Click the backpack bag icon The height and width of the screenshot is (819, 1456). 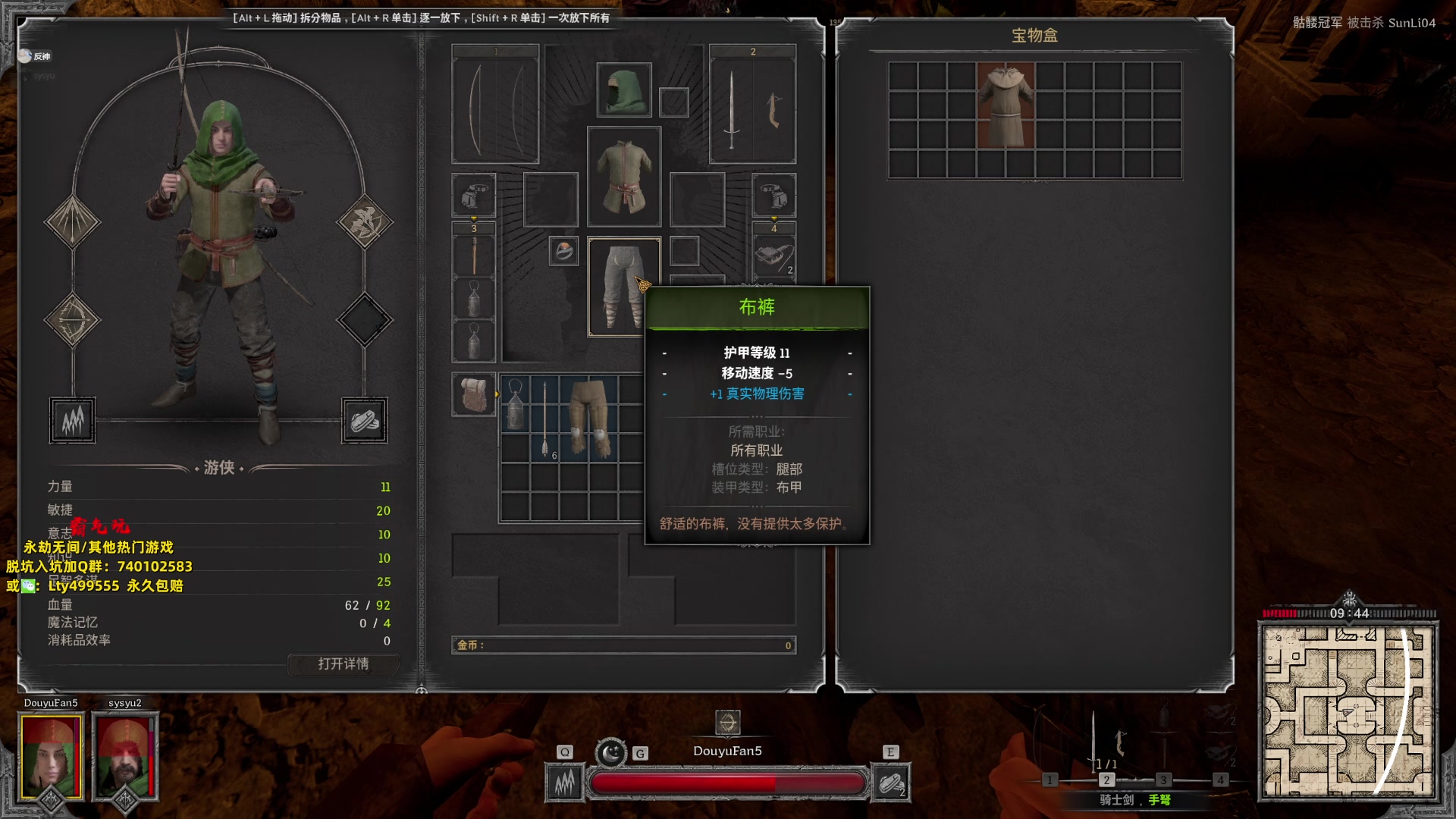474,394
